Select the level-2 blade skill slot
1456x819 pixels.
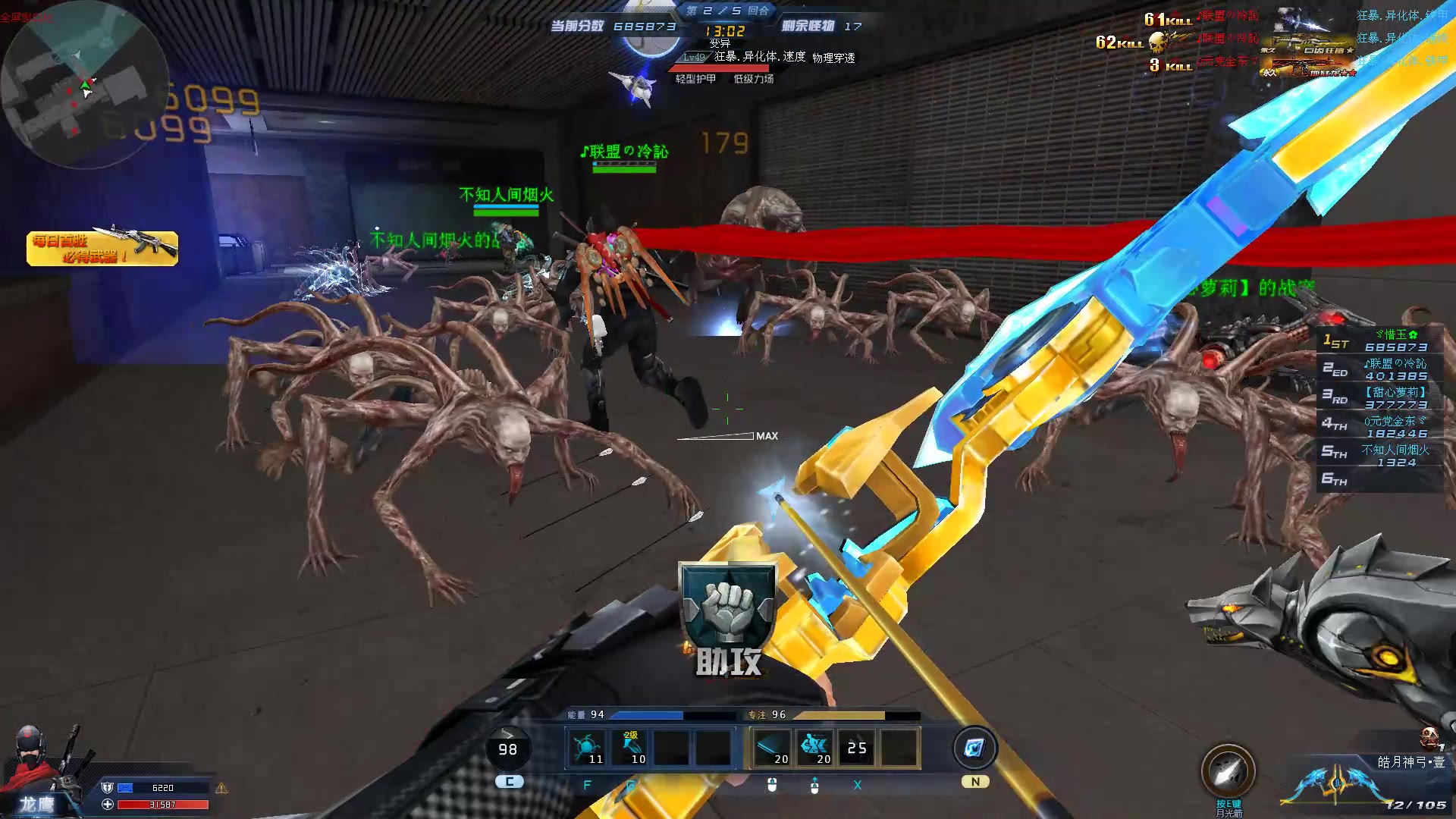point(631,748)
